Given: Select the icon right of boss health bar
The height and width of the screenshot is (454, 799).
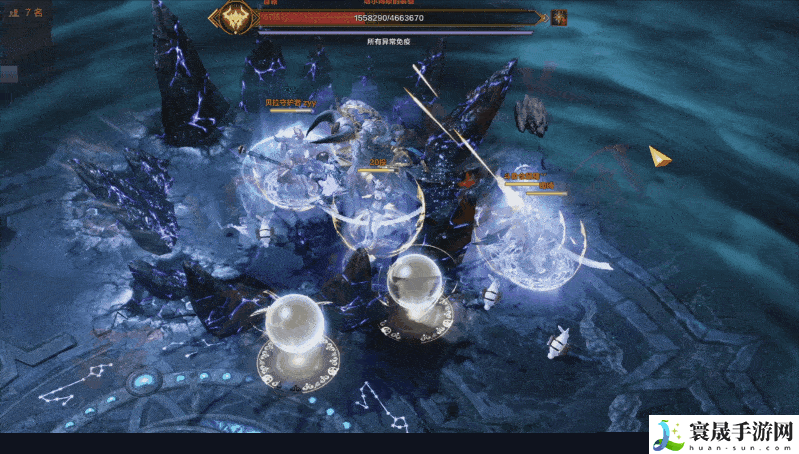Looking at the screenshot, I should [559, 17].
